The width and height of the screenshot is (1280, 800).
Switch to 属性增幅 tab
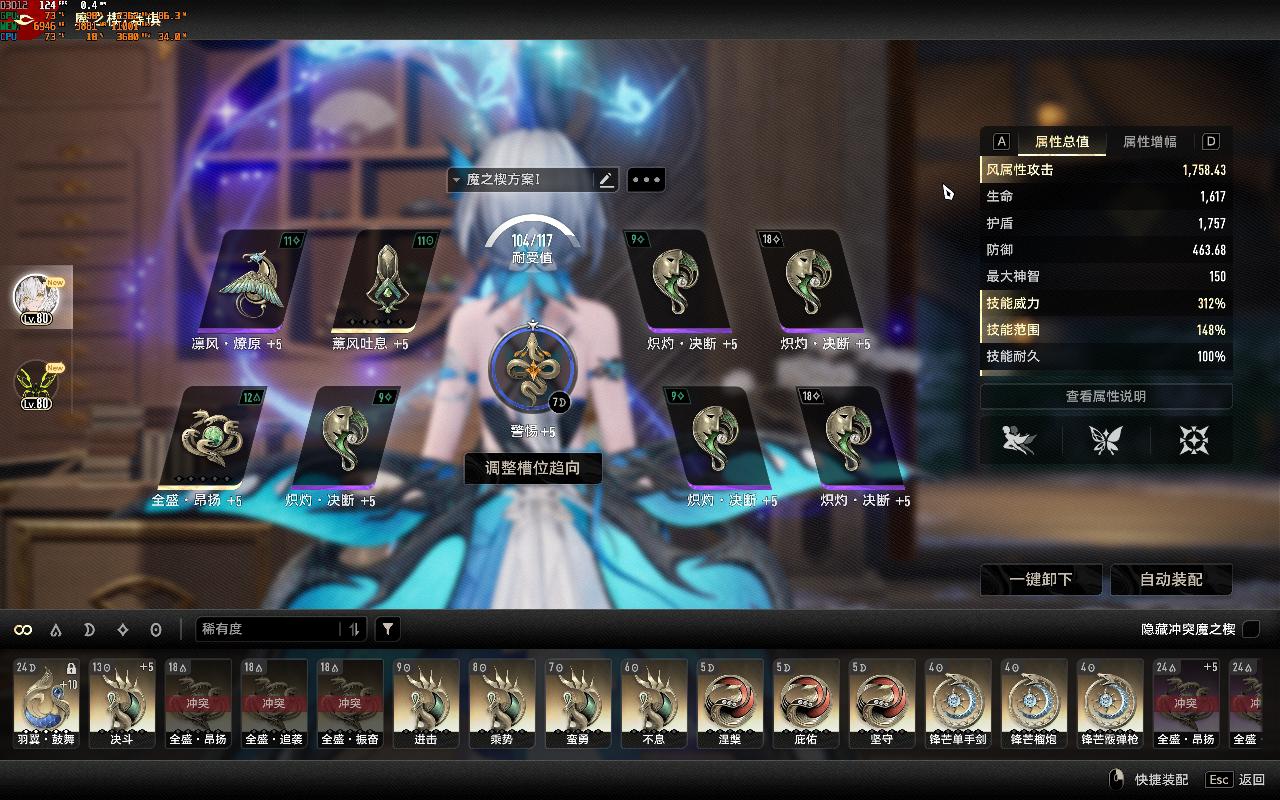pyautogui.click(x=1149, y=142)
